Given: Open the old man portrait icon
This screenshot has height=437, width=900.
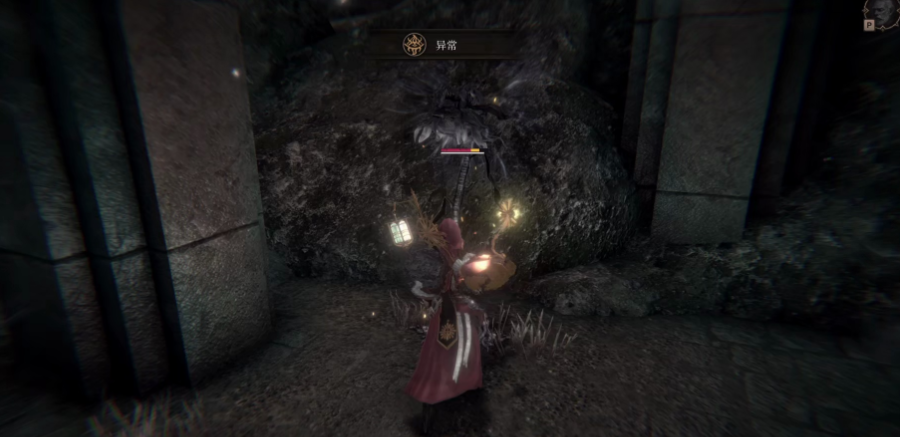Looking at the screenshot, I should pos(883,14).
